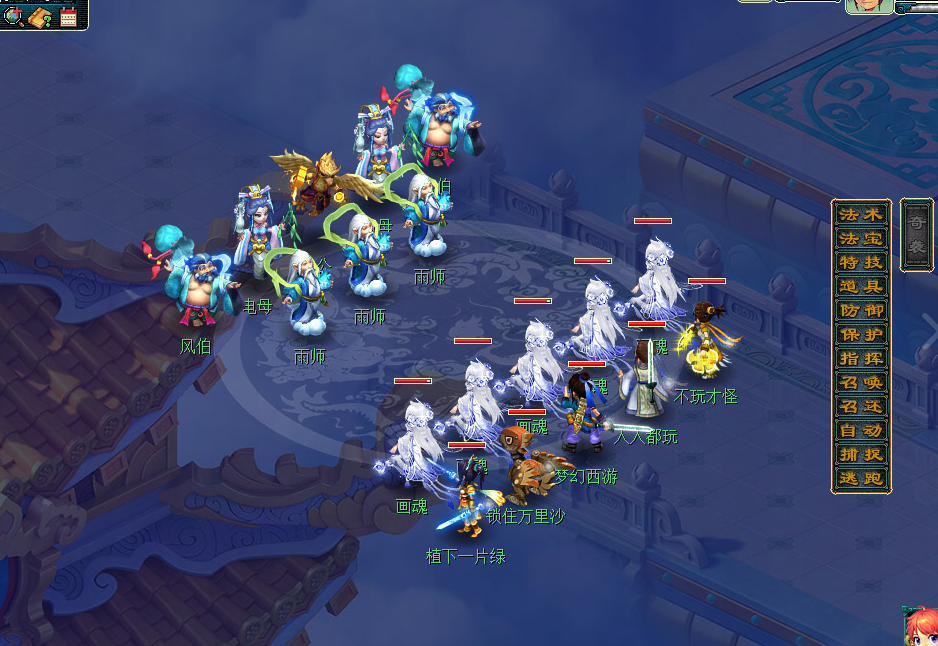Click the player portrait at top right
938x646 pixels.
[868, 6]
